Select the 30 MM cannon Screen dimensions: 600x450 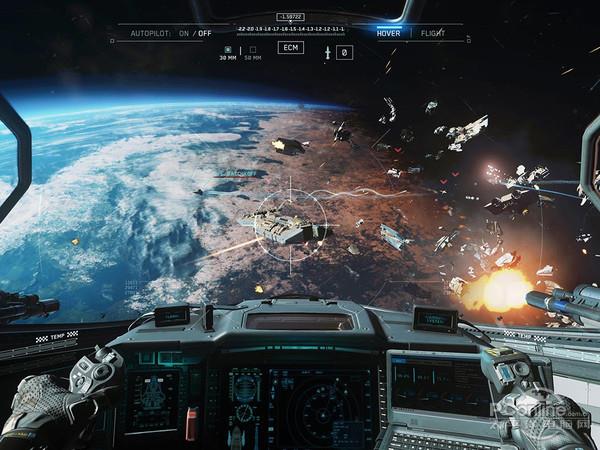(x=227, y=52)
